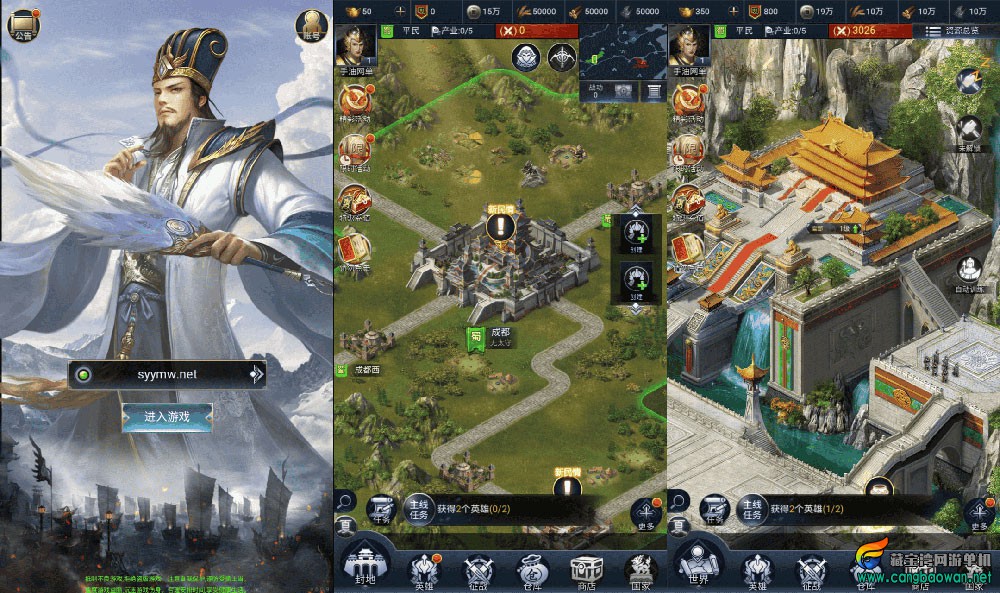Screen dimensions: 1000x593
Task: Click the sleeping hammer idle builder icon
Action: (x=970, y=81)
